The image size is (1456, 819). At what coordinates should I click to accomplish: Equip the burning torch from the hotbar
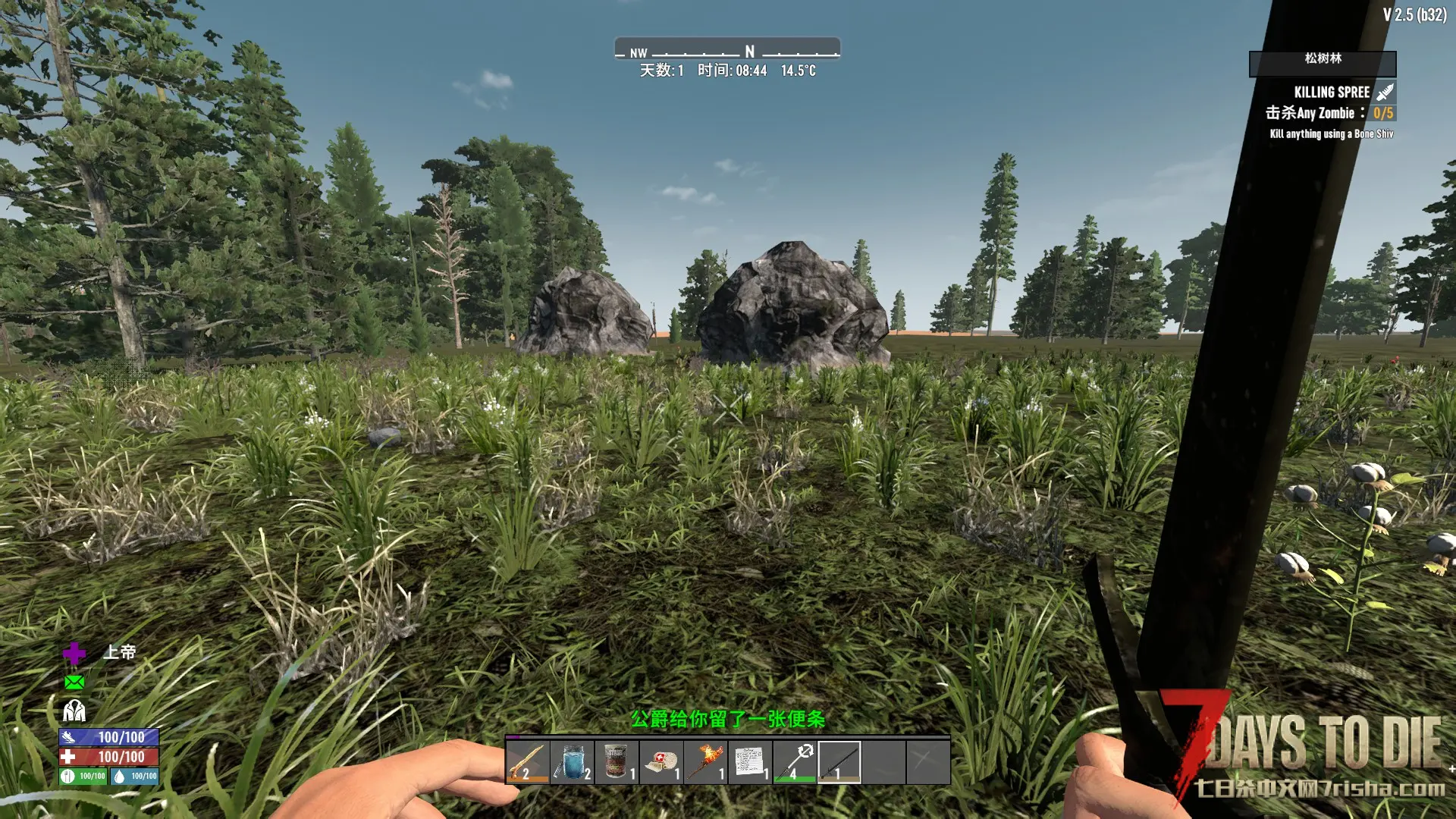coord(705,761)
